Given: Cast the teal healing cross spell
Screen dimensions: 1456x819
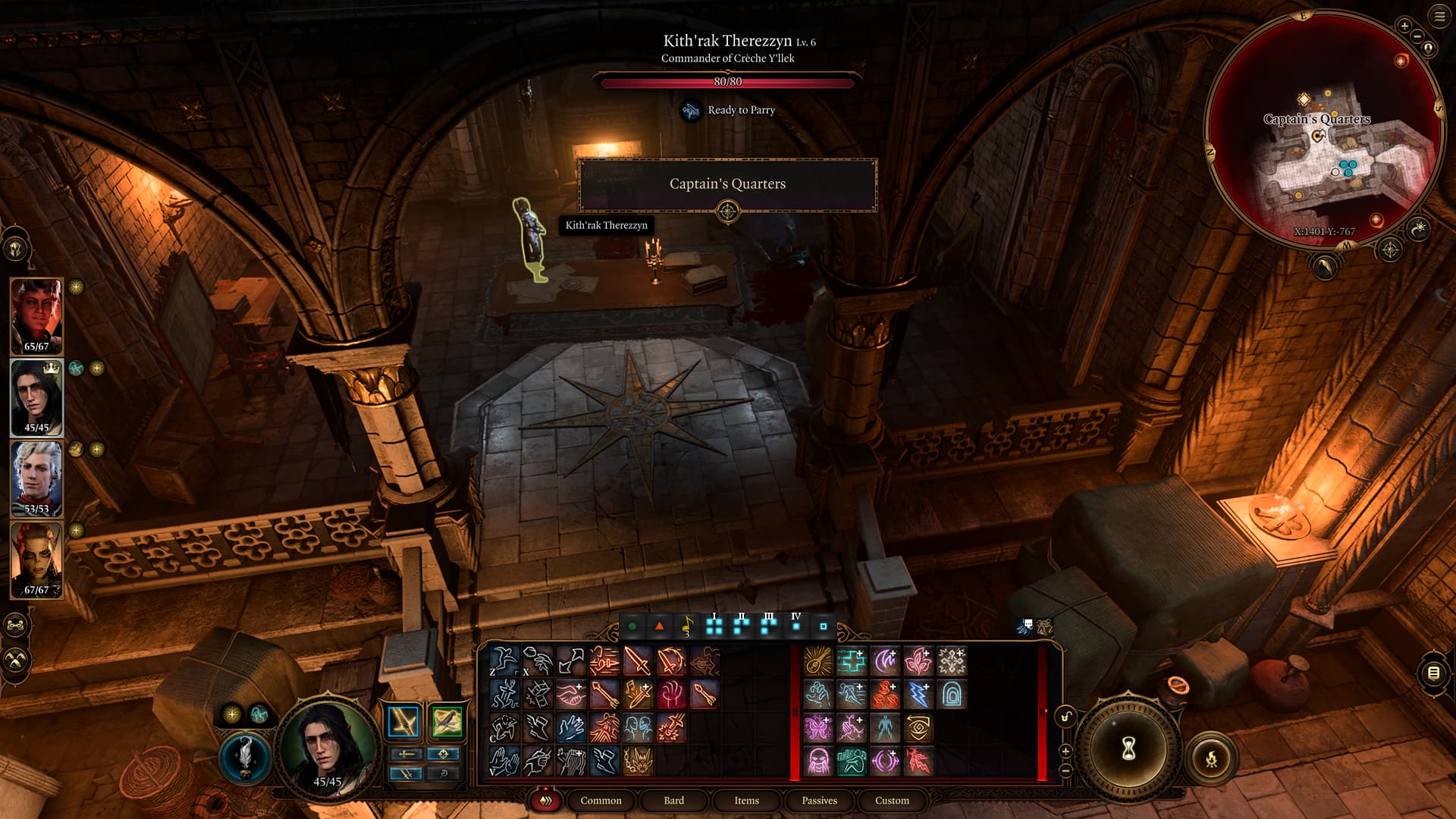Looking at the screenshot, I should (x=852, y=661).
